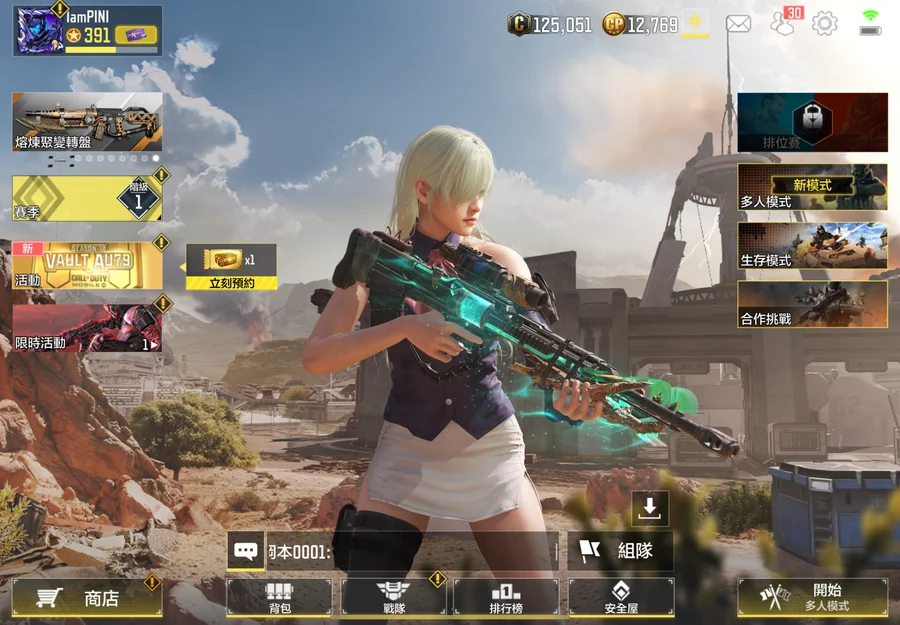This screenshot has height=625, width=900.
Task: Open the mail envelope inbox
Action: coord(738,24)
